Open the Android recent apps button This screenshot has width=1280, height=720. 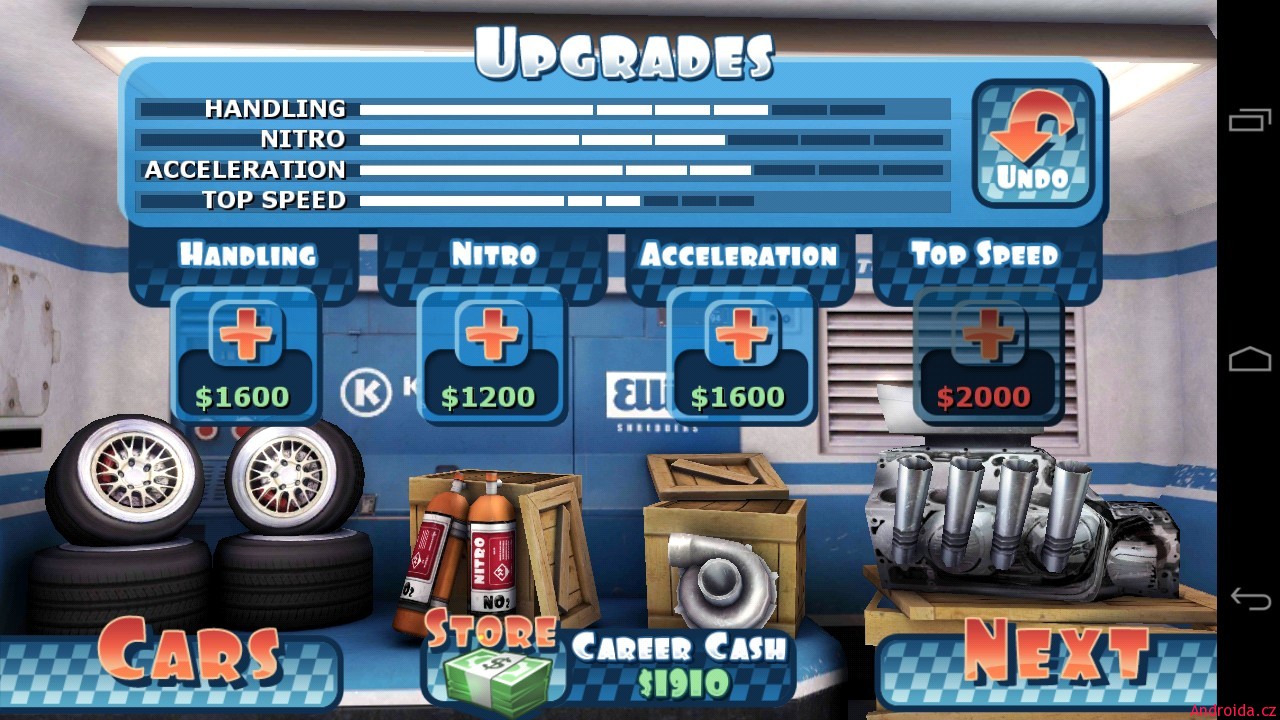pyautogui.click(x=1250, y=120)
